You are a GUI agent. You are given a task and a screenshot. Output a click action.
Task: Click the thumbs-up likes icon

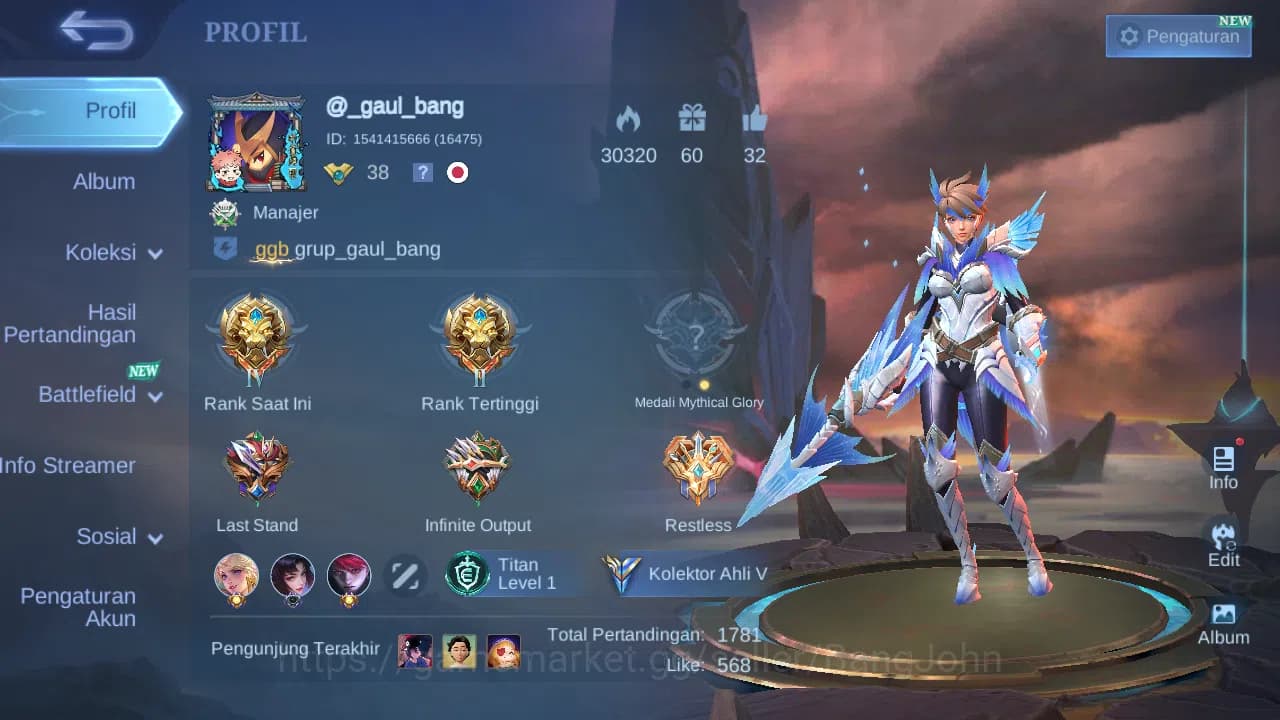point(755,118)
